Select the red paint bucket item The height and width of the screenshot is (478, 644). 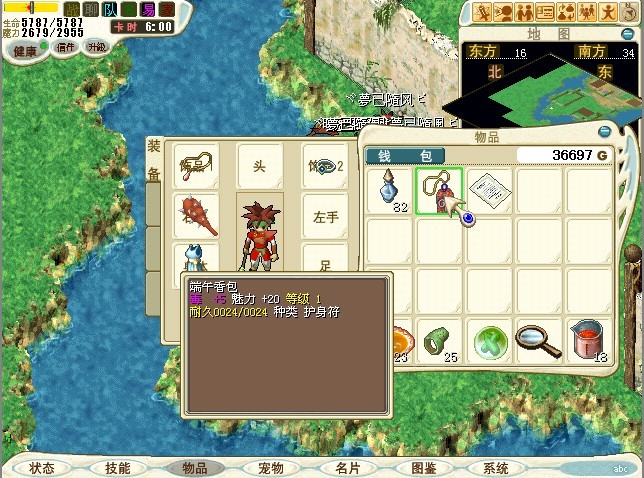pyautogui.click(x=588, y=341)
